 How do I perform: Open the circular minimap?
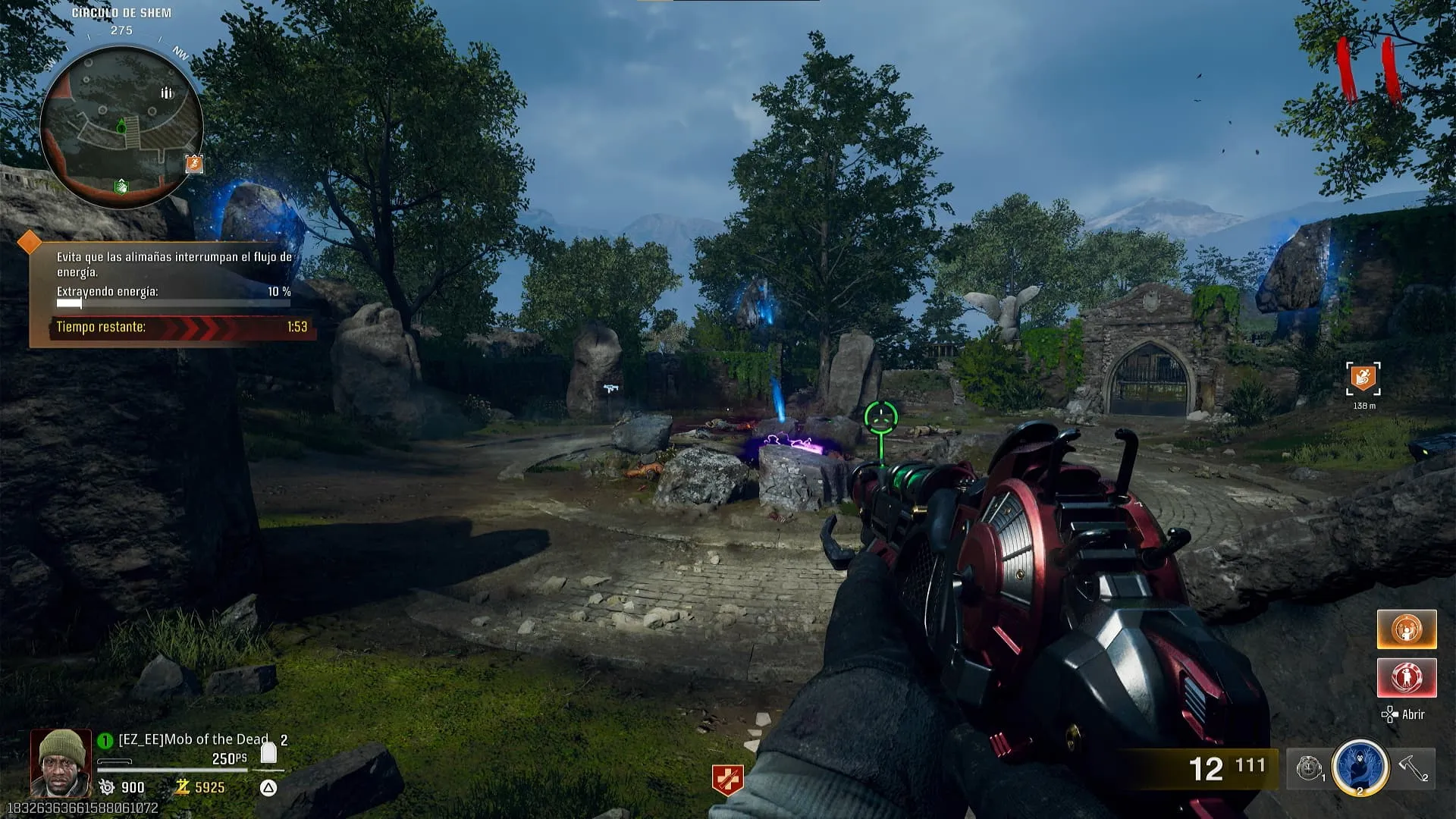point(121,127)
